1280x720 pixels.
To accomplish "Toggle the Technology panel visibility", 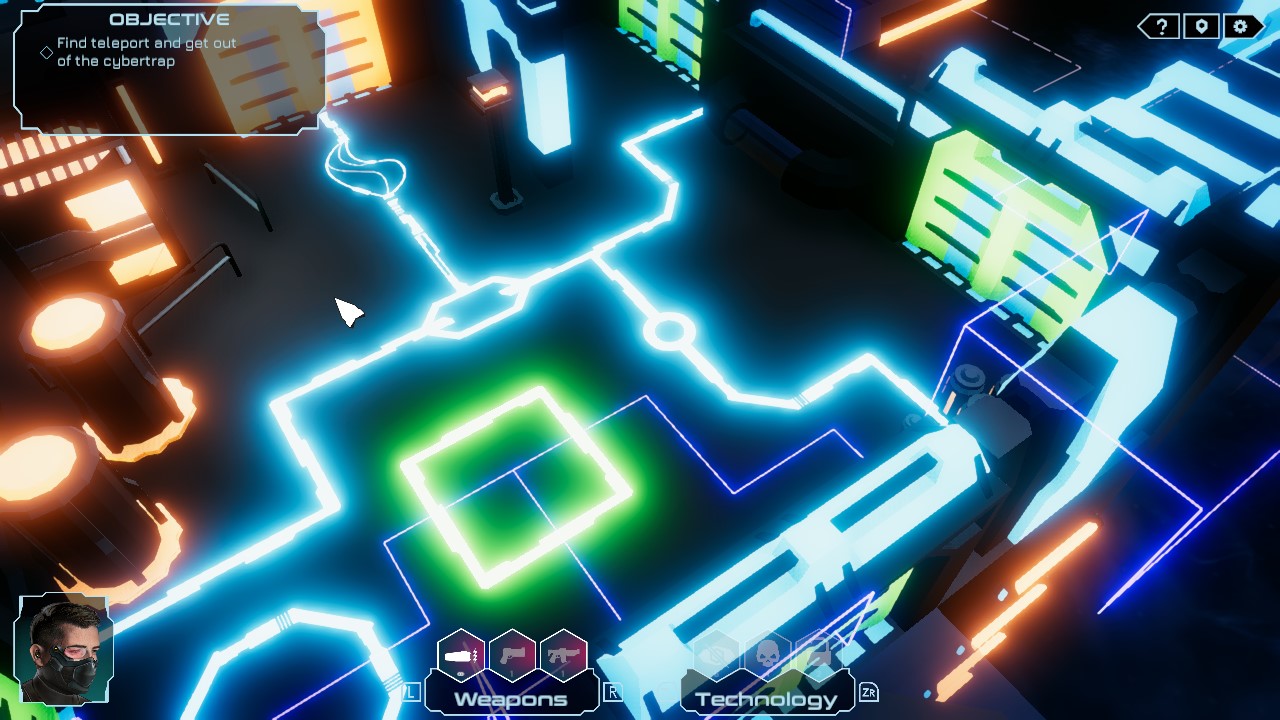I will click(x=767, y=697).
